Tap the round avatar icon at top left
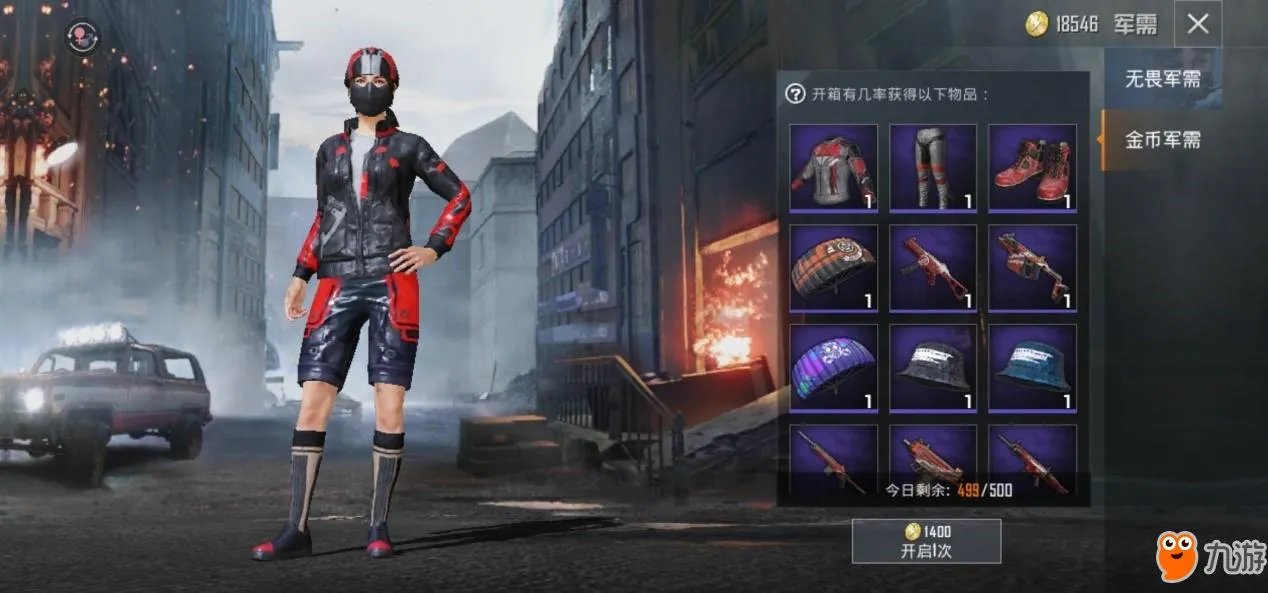Image resolution: width=1268 pixels, height=593 pixels. (83, 37)
